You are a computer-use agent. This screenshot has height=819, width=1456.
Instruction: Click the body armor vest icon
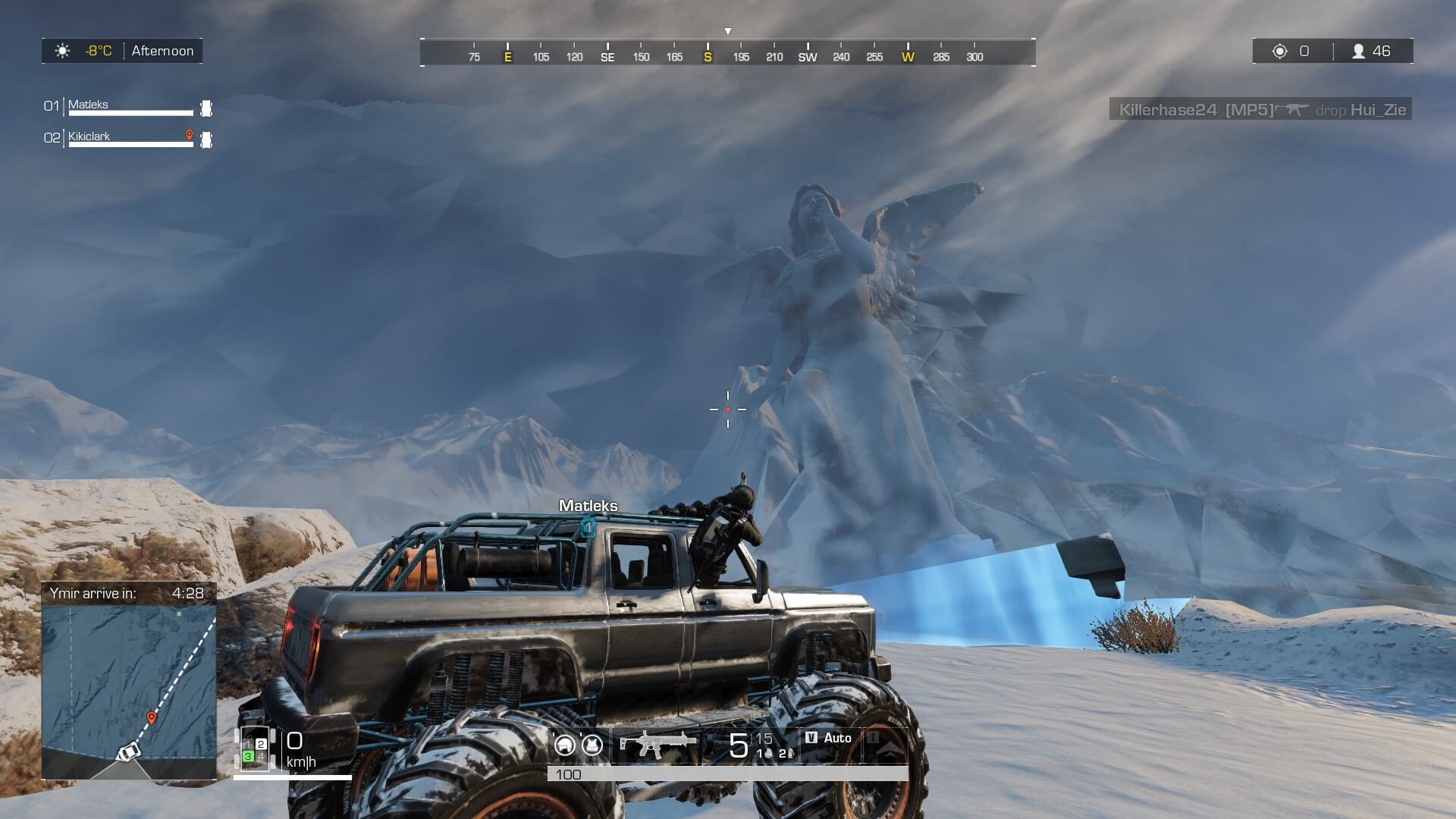(x=592, y=745)
